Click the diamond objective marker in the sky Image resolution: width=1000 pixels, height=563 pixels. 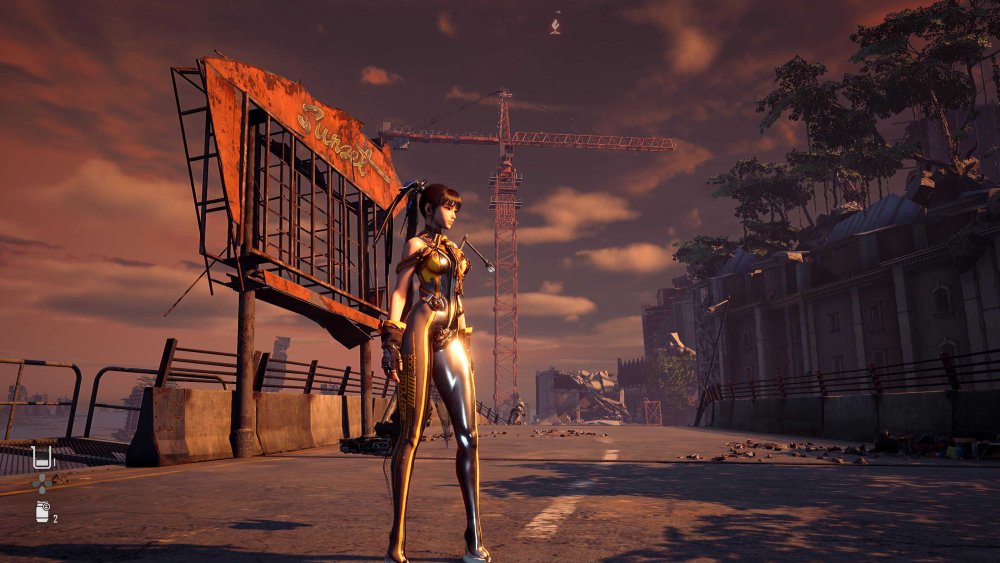pyautogui.click(x=556, y=24)
